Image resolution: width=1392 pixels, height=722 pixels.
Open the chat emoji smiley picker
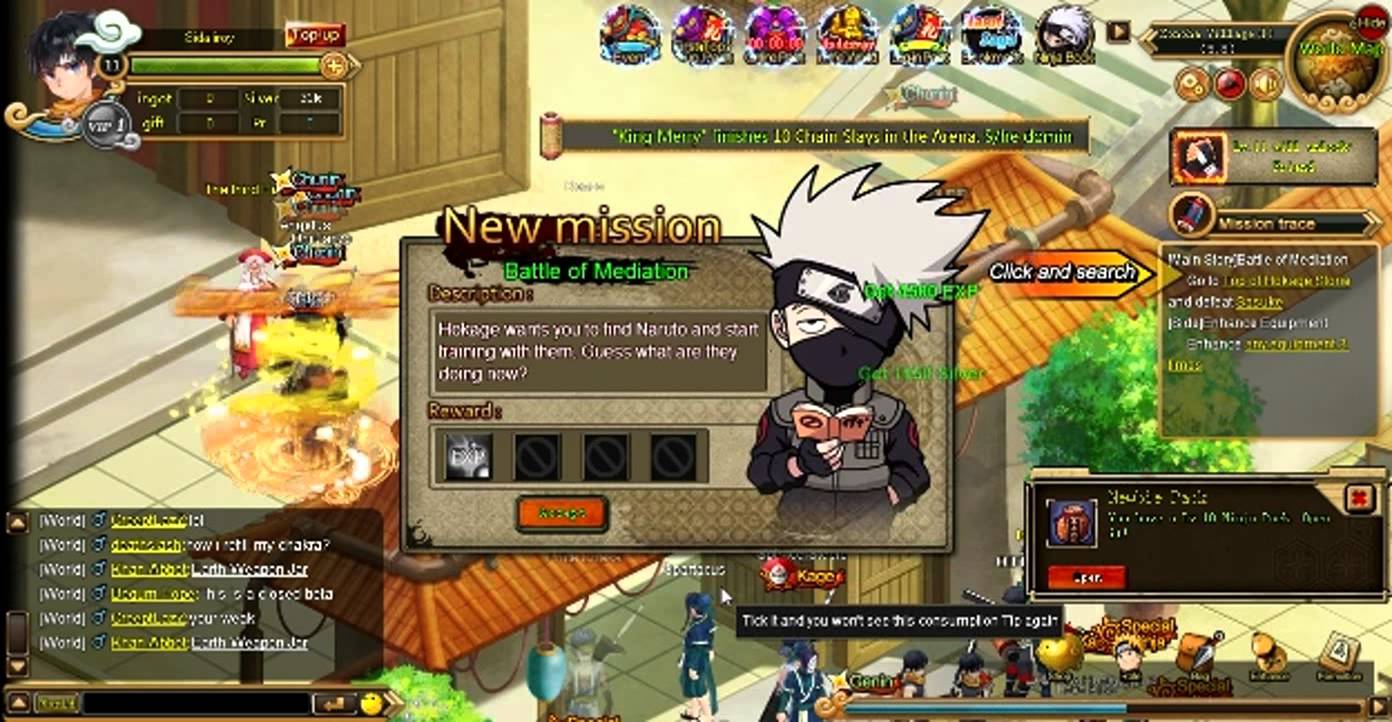[x=372, y=704]
